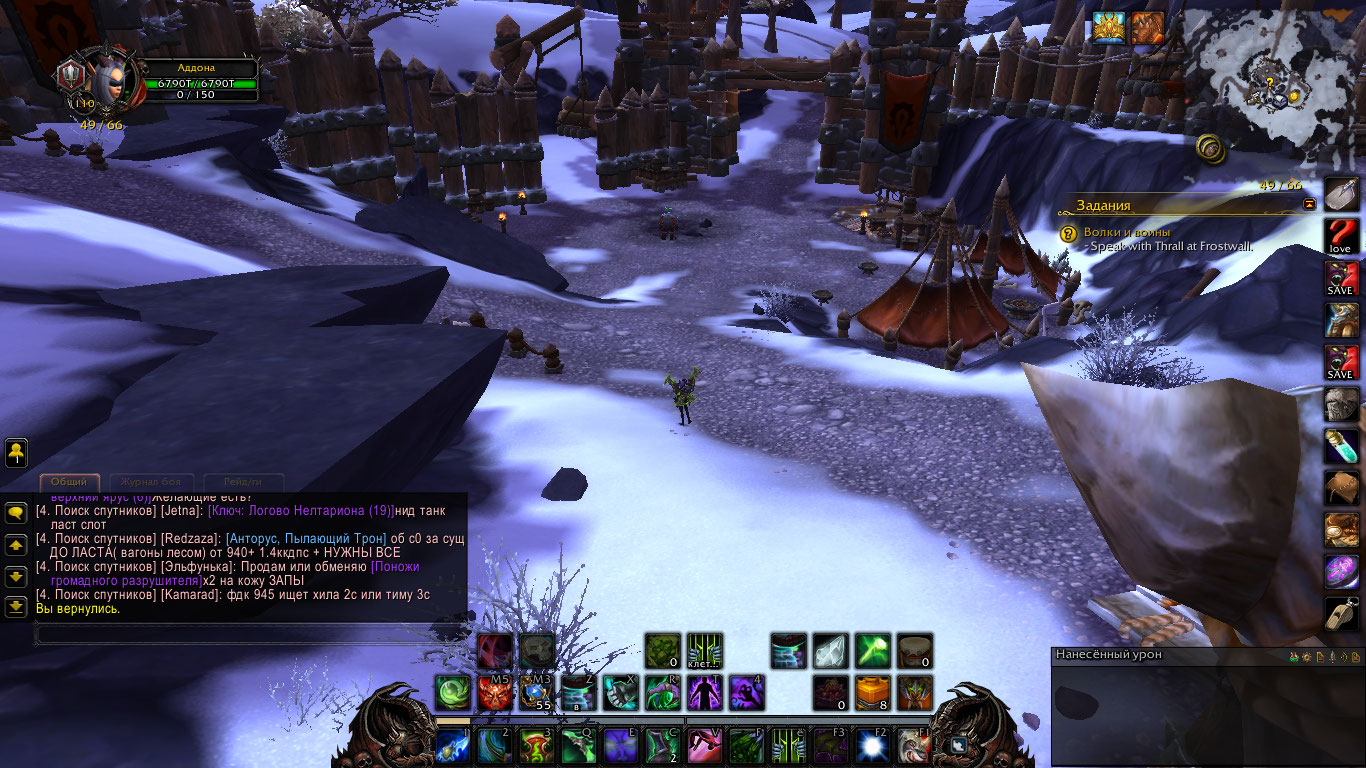
Task: Open the Журнал боя chat tab
Action: 152,481
